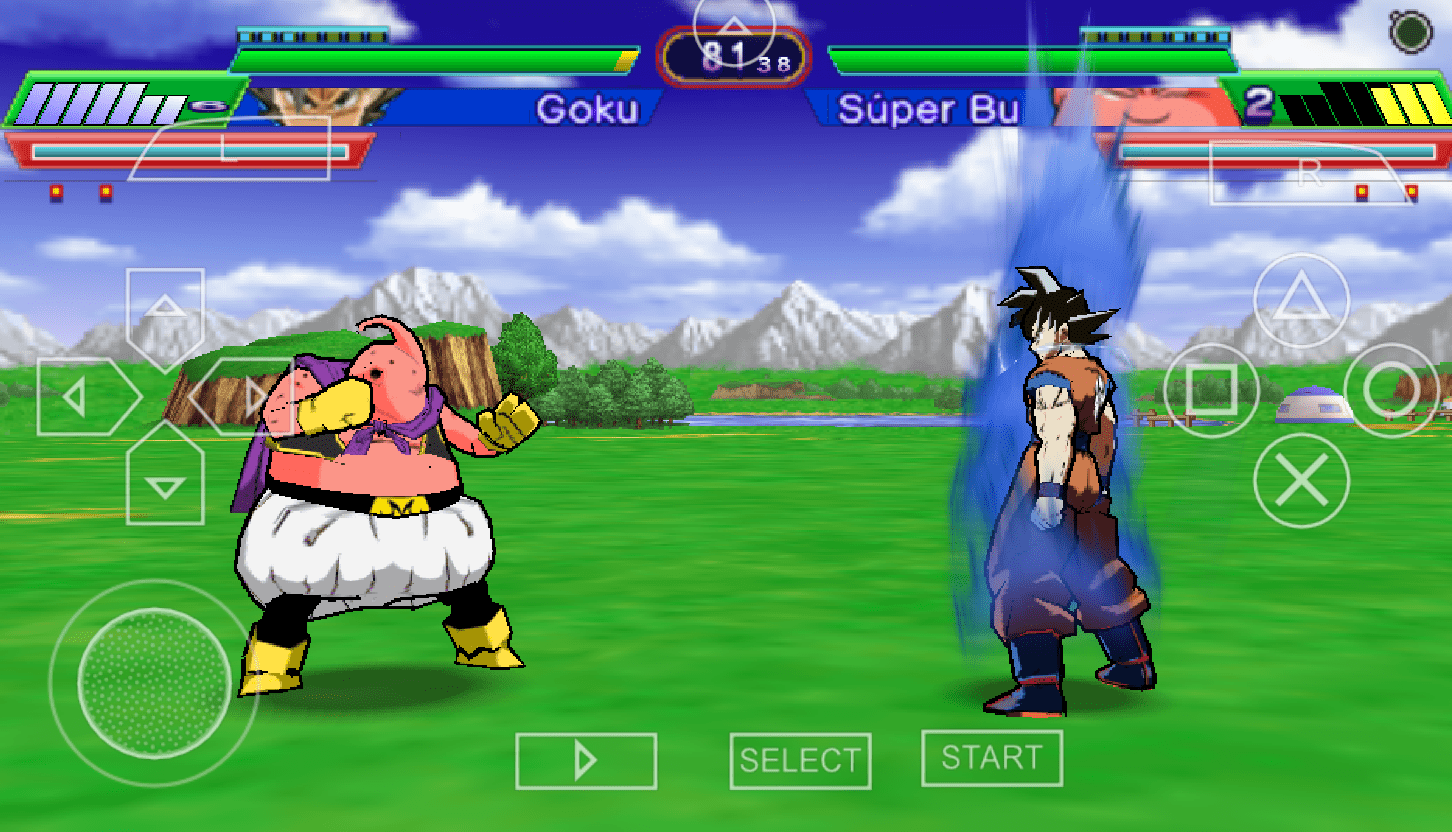Screen dimensions: 1452x832
Task: Tap the square face button
Action: click(1211, 390)
